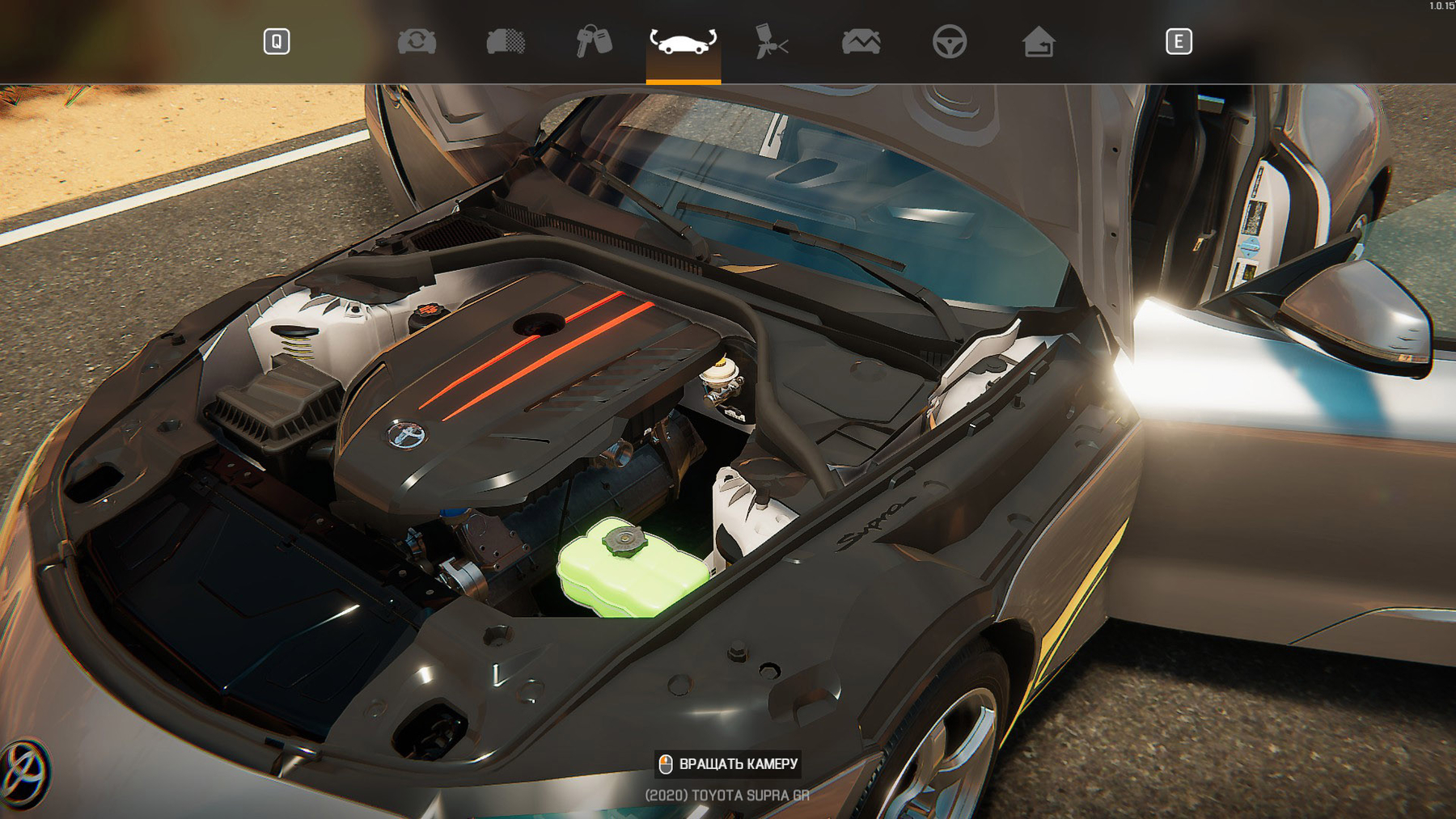Switch to the car graph tab
Screen dimensions: 1456x819
[861, 41]
